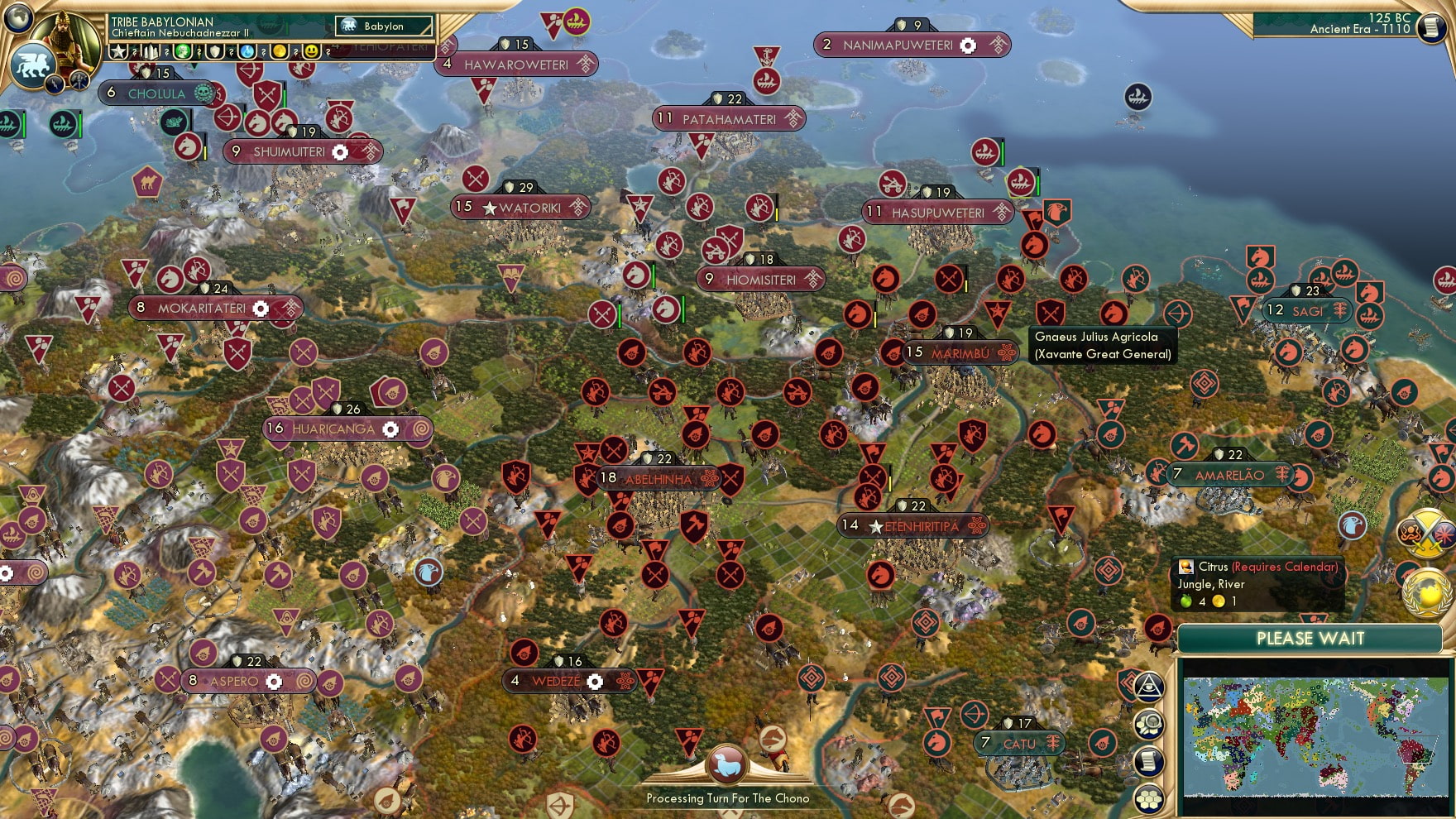Open the notification log scroll icon near the minimap
This screenshot has height=819, width=1456.
point(1149,760)
